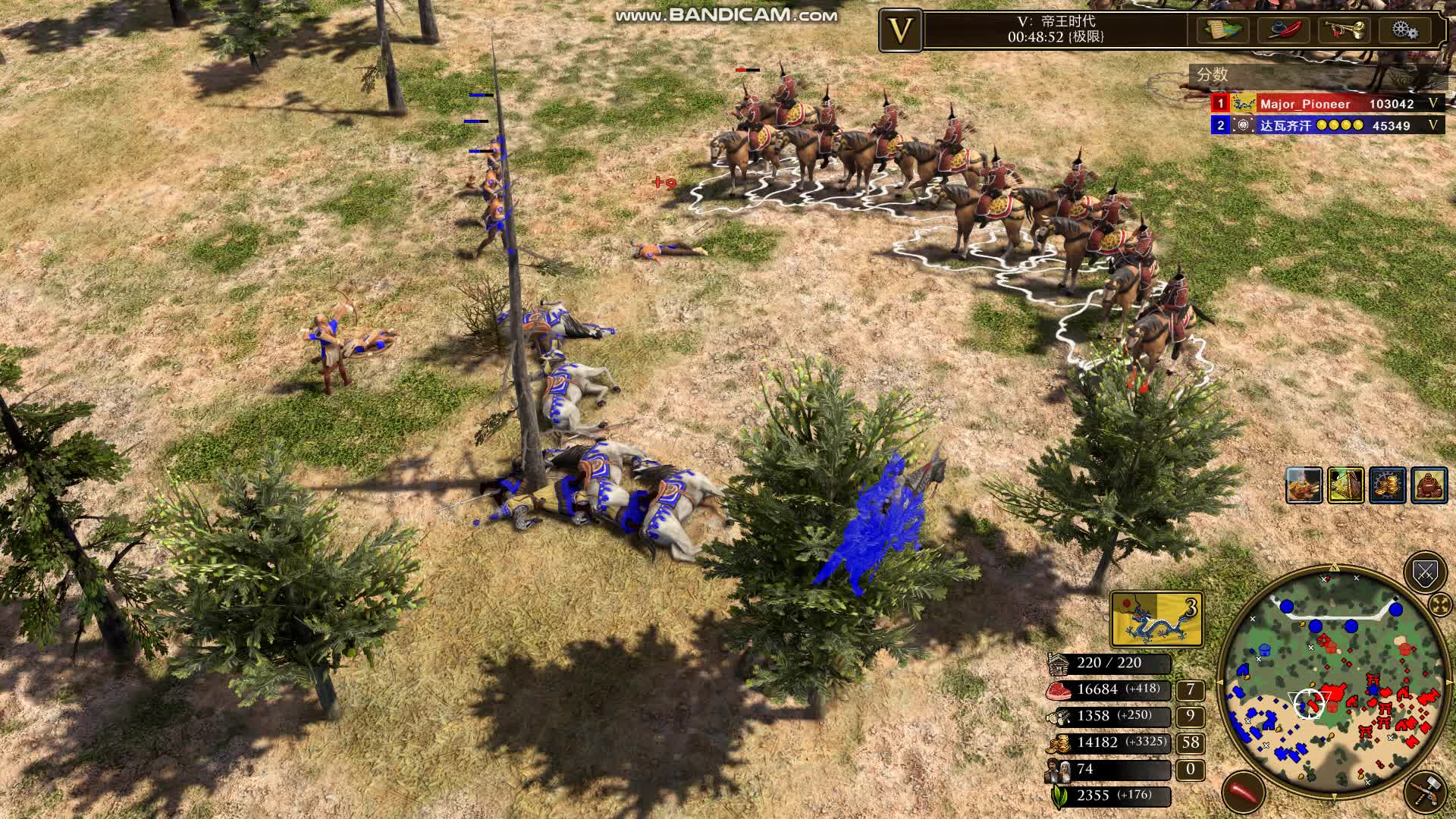Screen dimensions: 1456x819
Task: Open chat via the quill and ink icon
Action: coord(1282,30)
